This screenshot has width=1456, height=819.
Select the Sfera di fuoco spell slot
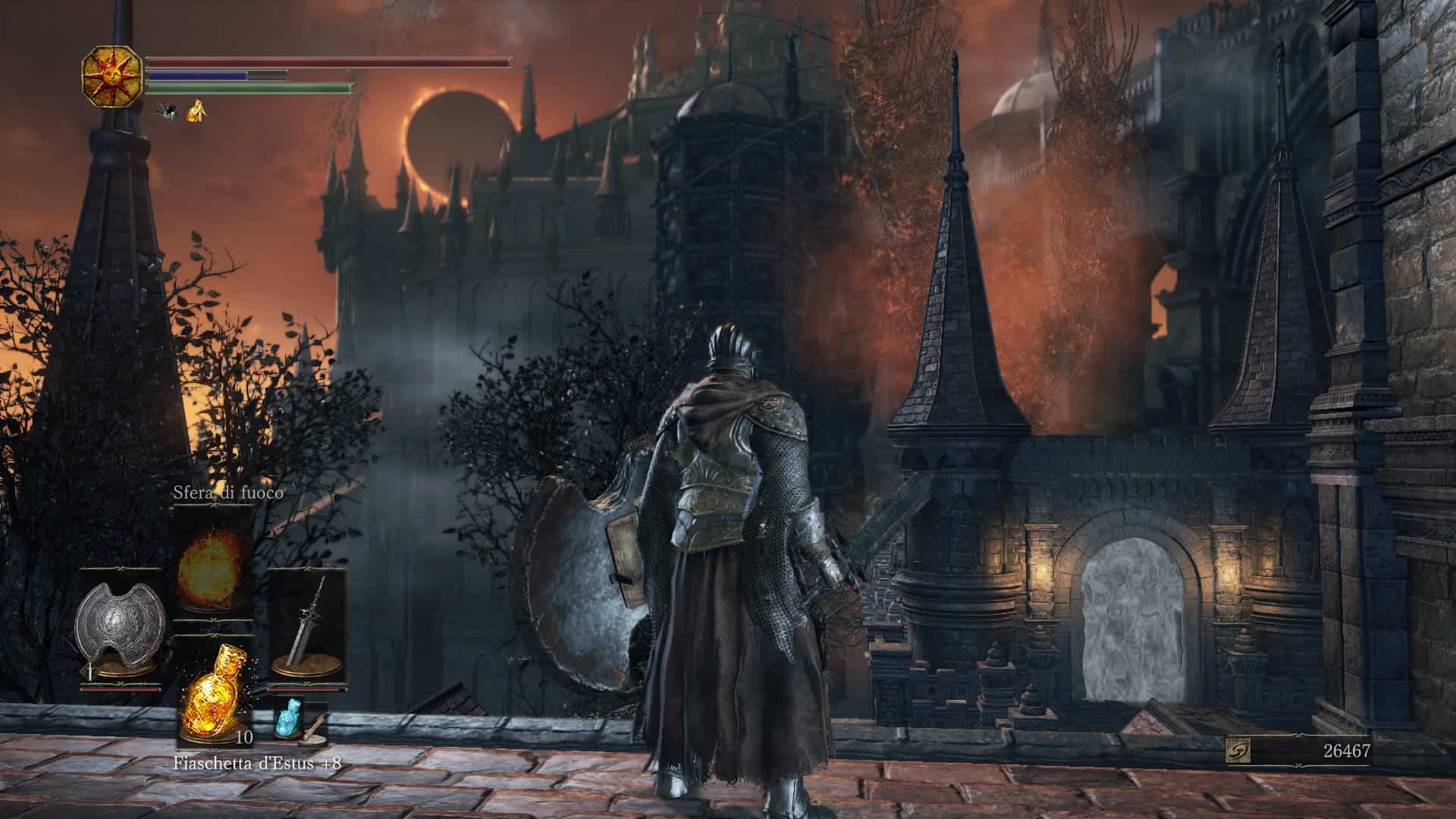click(213, 556)
